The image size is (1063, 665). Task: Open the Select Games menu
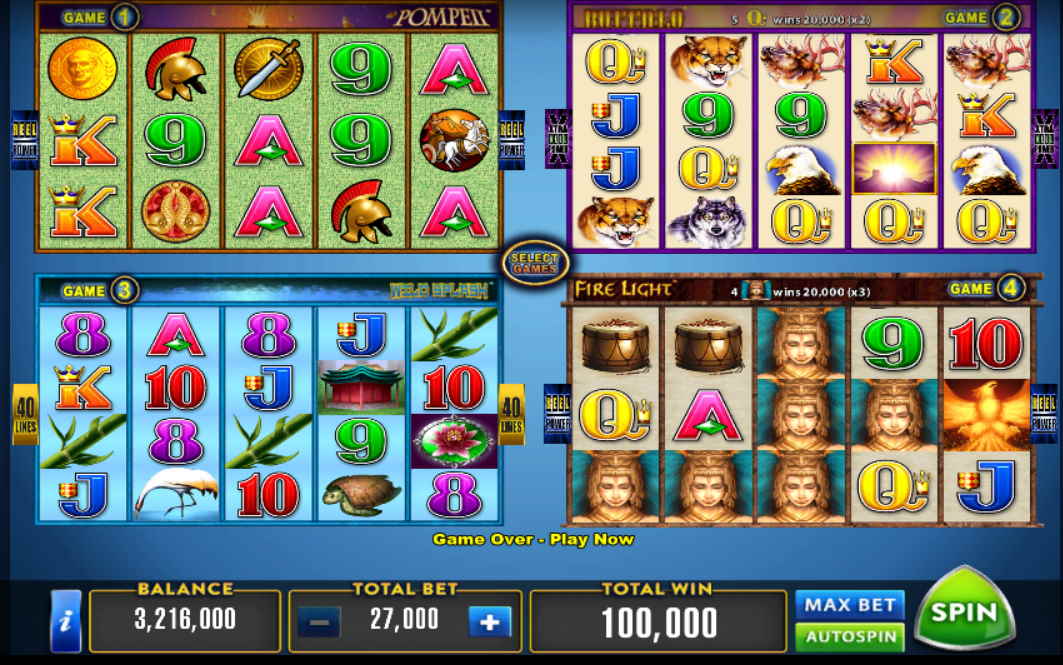[535, 262]
